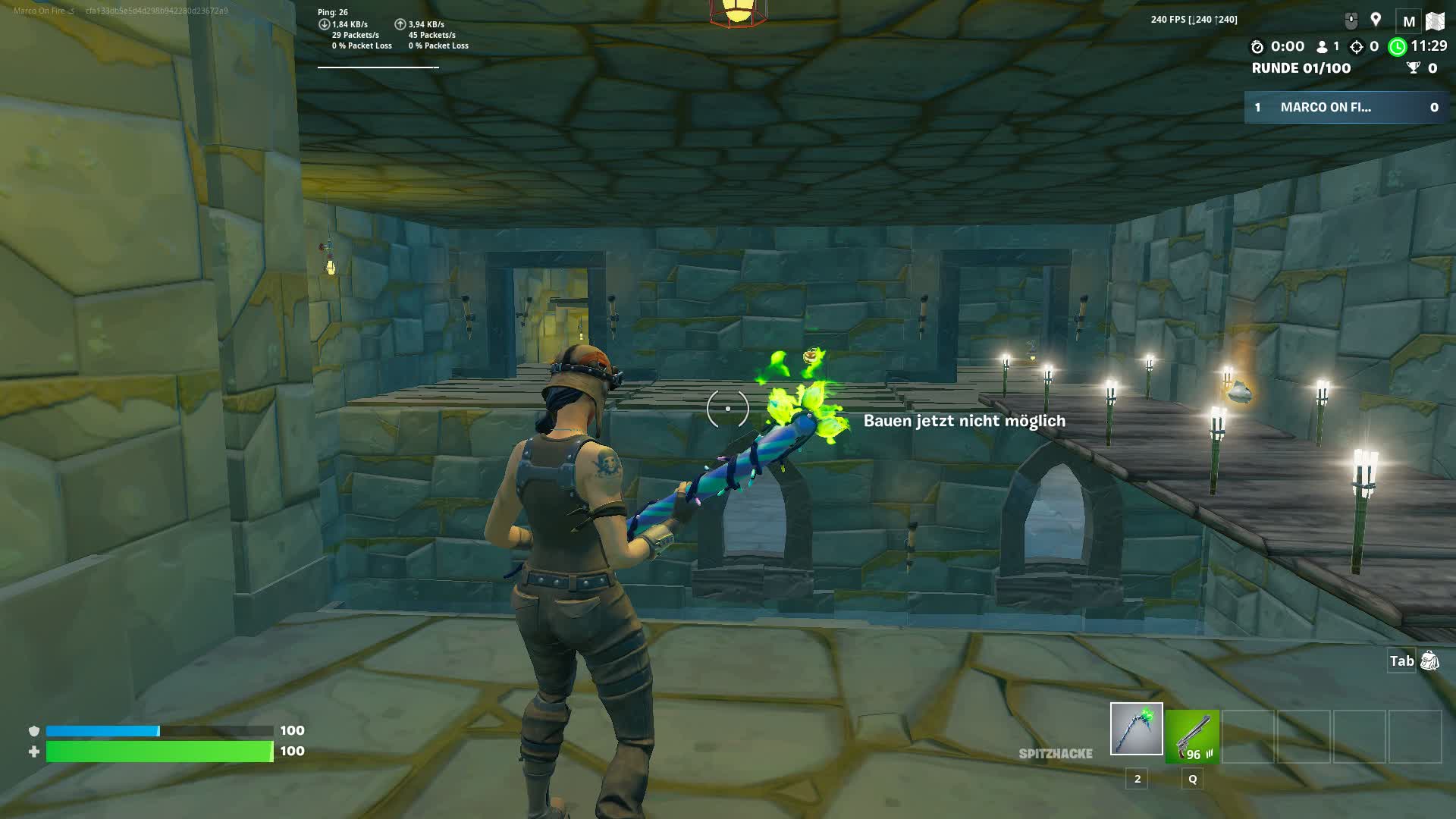
Task: Click the map pin marker icon
Action: tap(1376, 20)
